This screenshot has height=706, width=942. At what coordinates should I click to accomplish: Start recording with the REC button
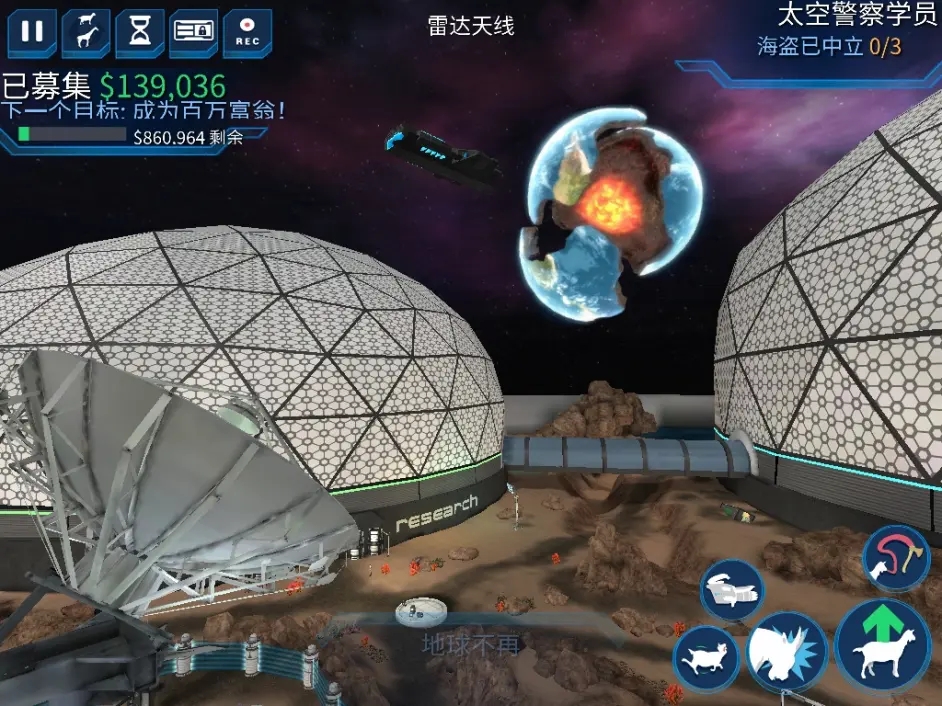[247, 32]
